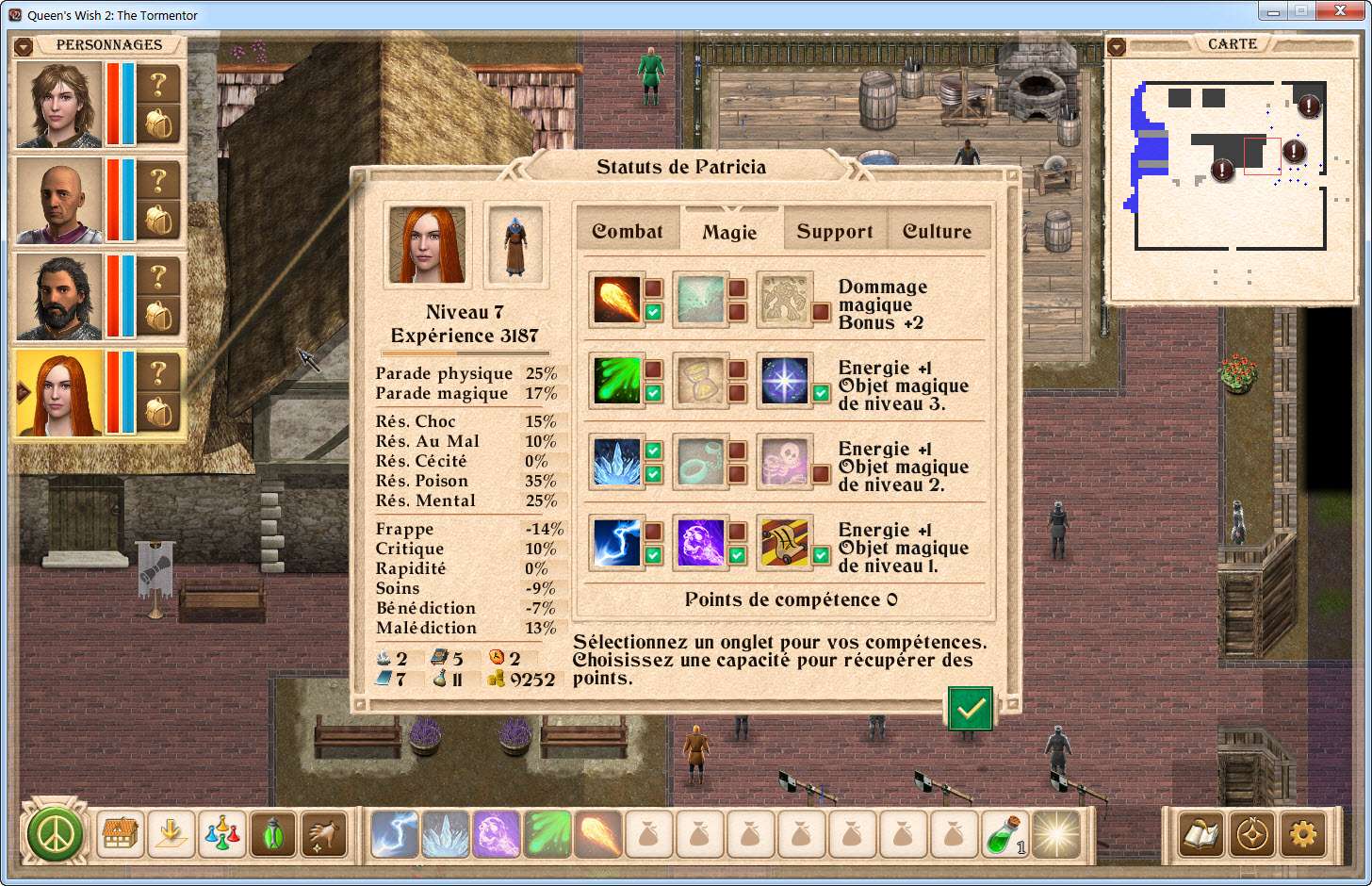Close the game window

(1345, 11)
